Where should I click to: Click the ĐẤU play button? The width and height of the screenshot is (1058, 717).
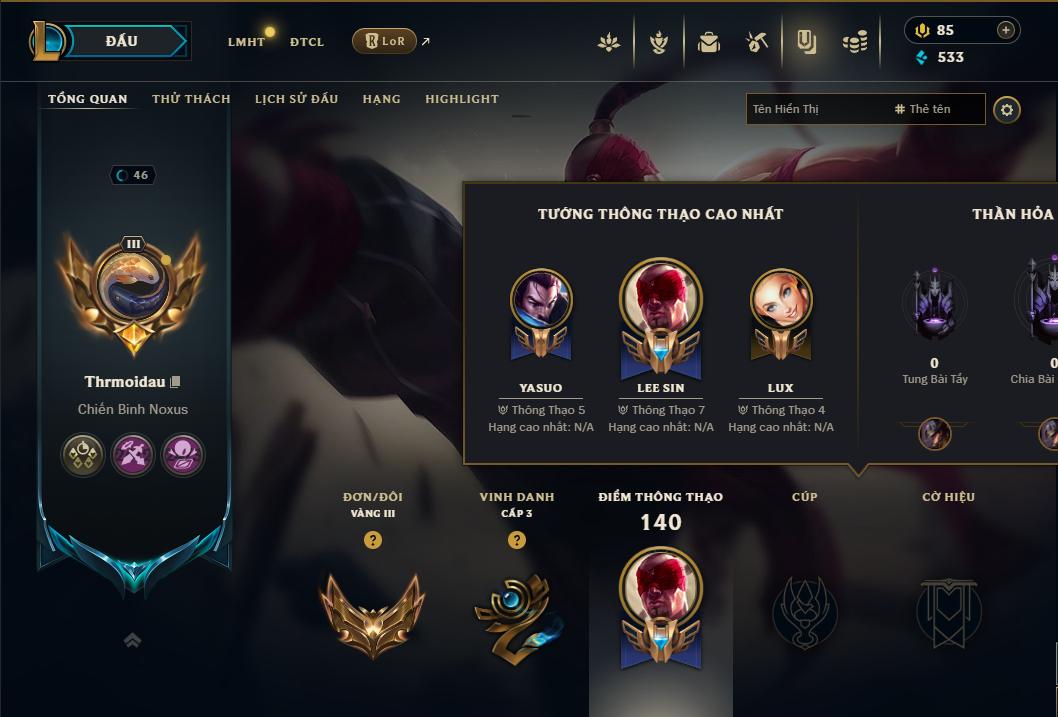[120, 41]
